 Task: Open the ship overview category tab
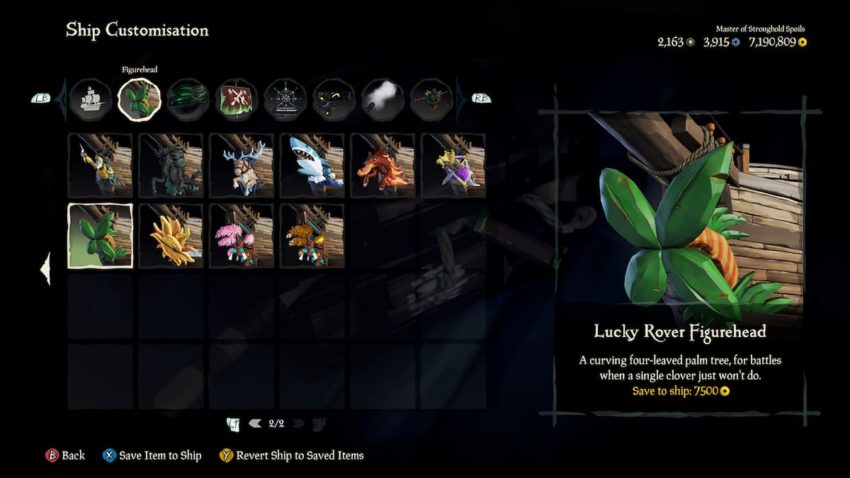(90, 99)
